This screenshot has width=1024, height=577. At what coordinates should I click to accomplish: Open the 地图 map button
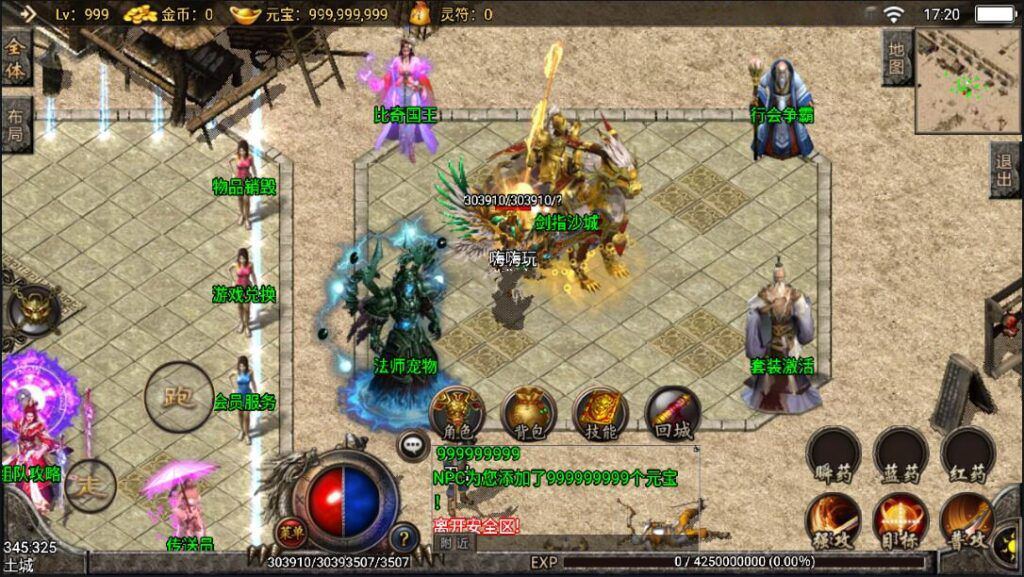tap(897, 58)
